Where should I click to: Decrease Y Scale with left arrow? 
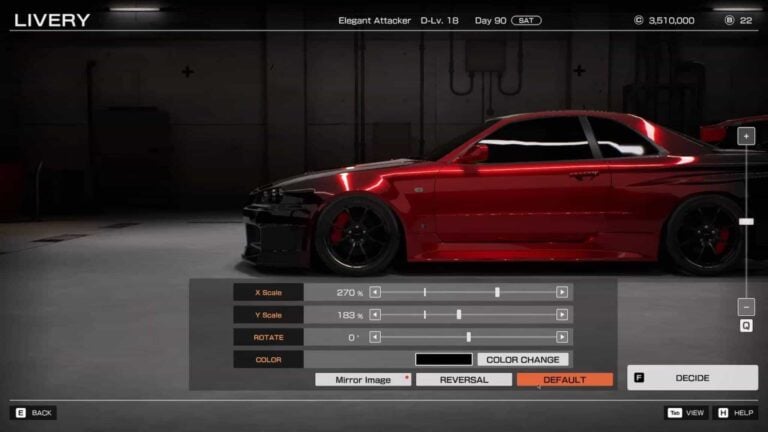click(x=375, y=315)
